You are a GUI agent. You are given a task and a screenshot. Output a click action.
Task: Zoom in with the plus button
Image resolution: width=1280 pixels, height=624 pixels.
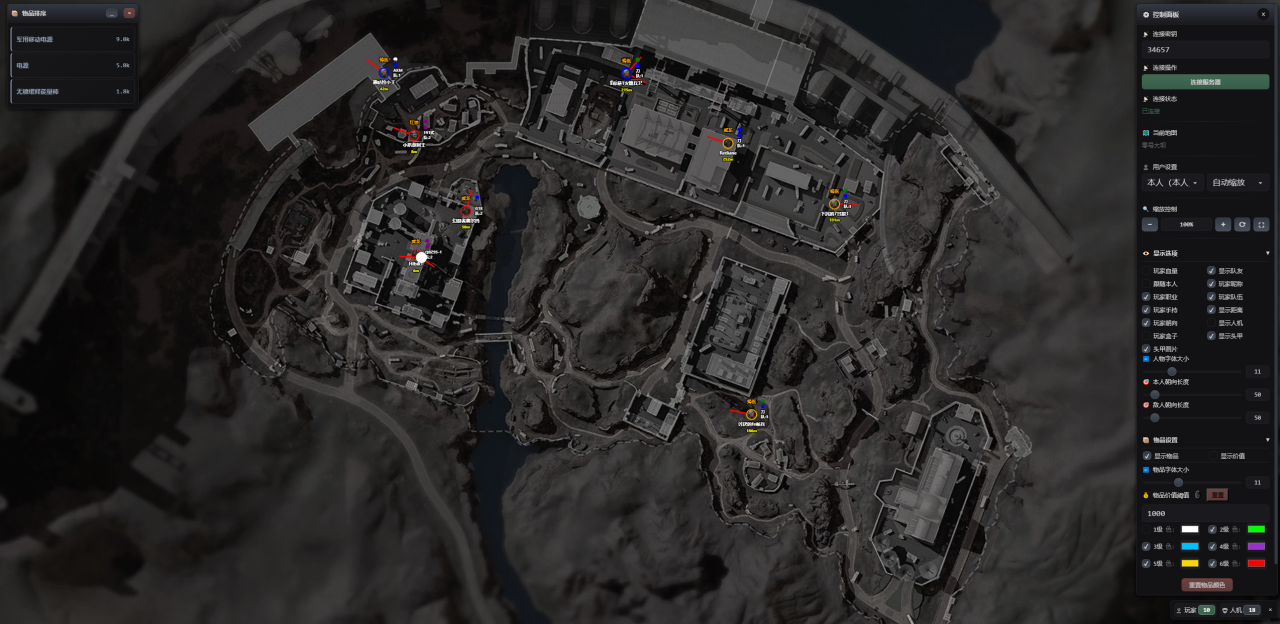[1223, 225]
